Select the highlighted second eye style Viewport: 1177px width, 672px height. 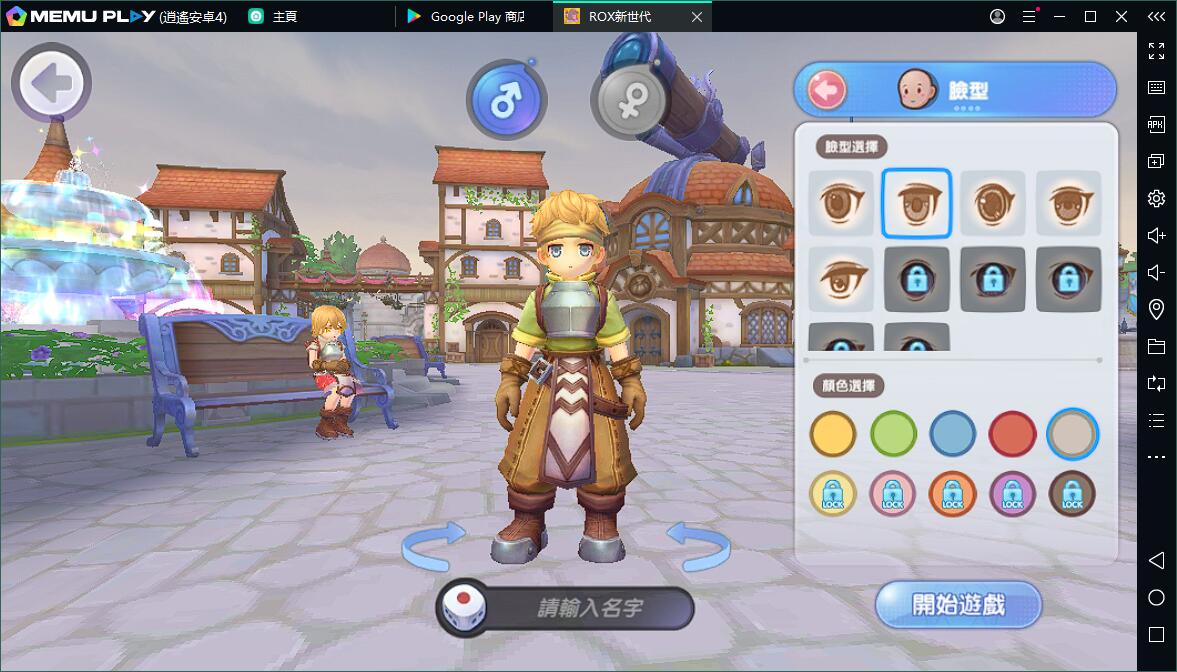[x=917, y=203]
